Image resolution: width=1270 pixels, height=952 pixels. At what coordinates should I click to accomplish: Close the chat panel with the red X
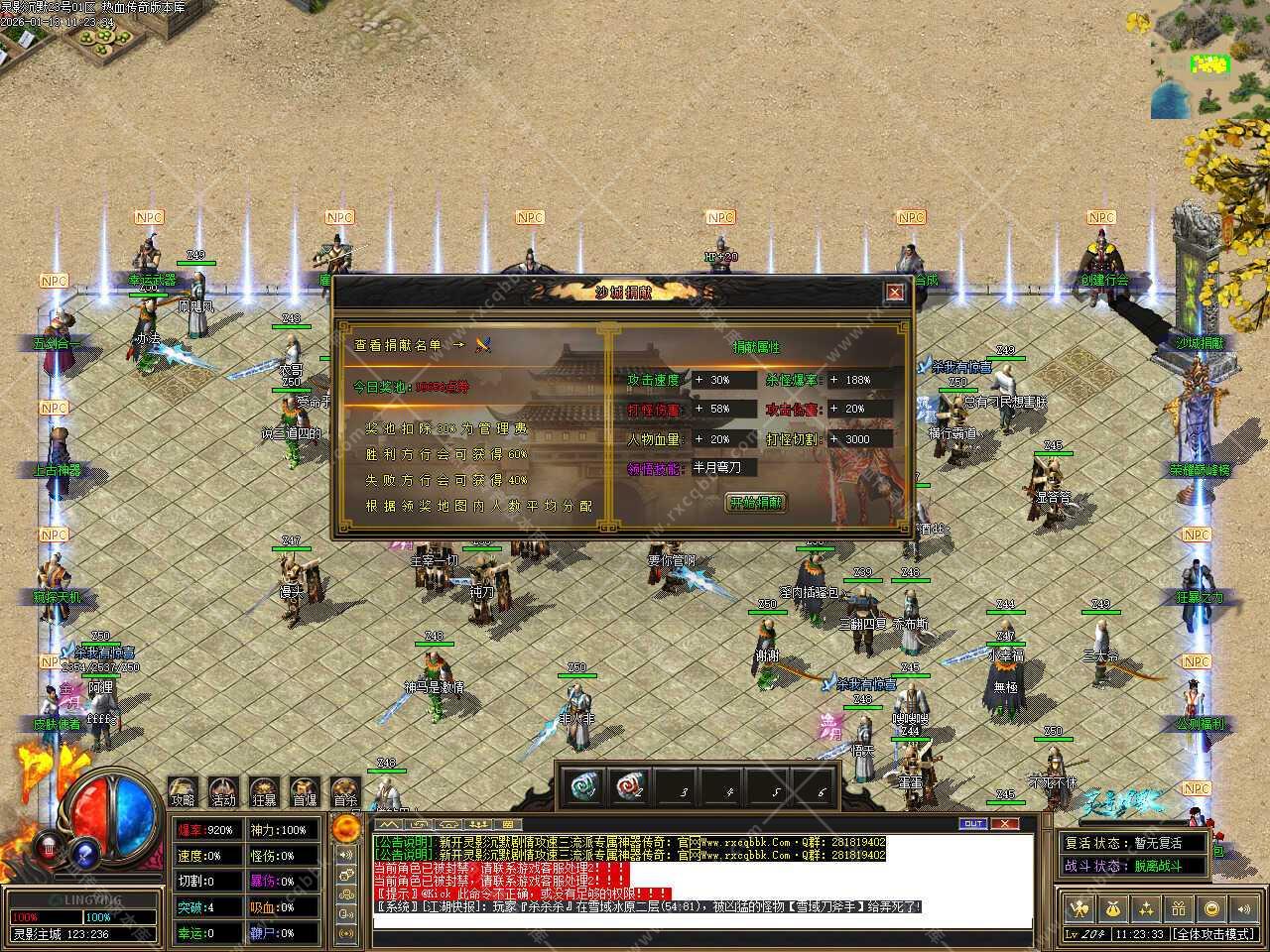1005,824
